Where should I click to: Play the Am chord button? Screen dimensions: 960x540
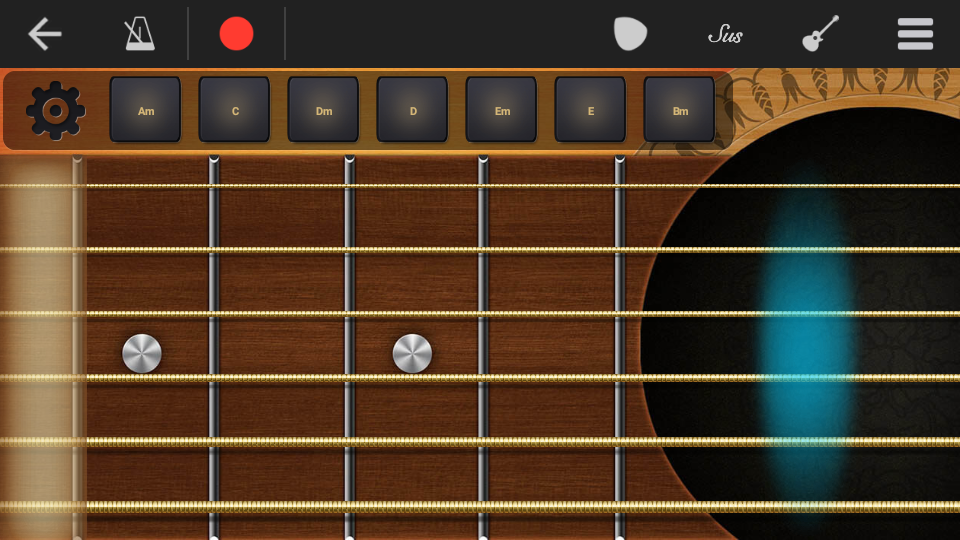point(146,110)
